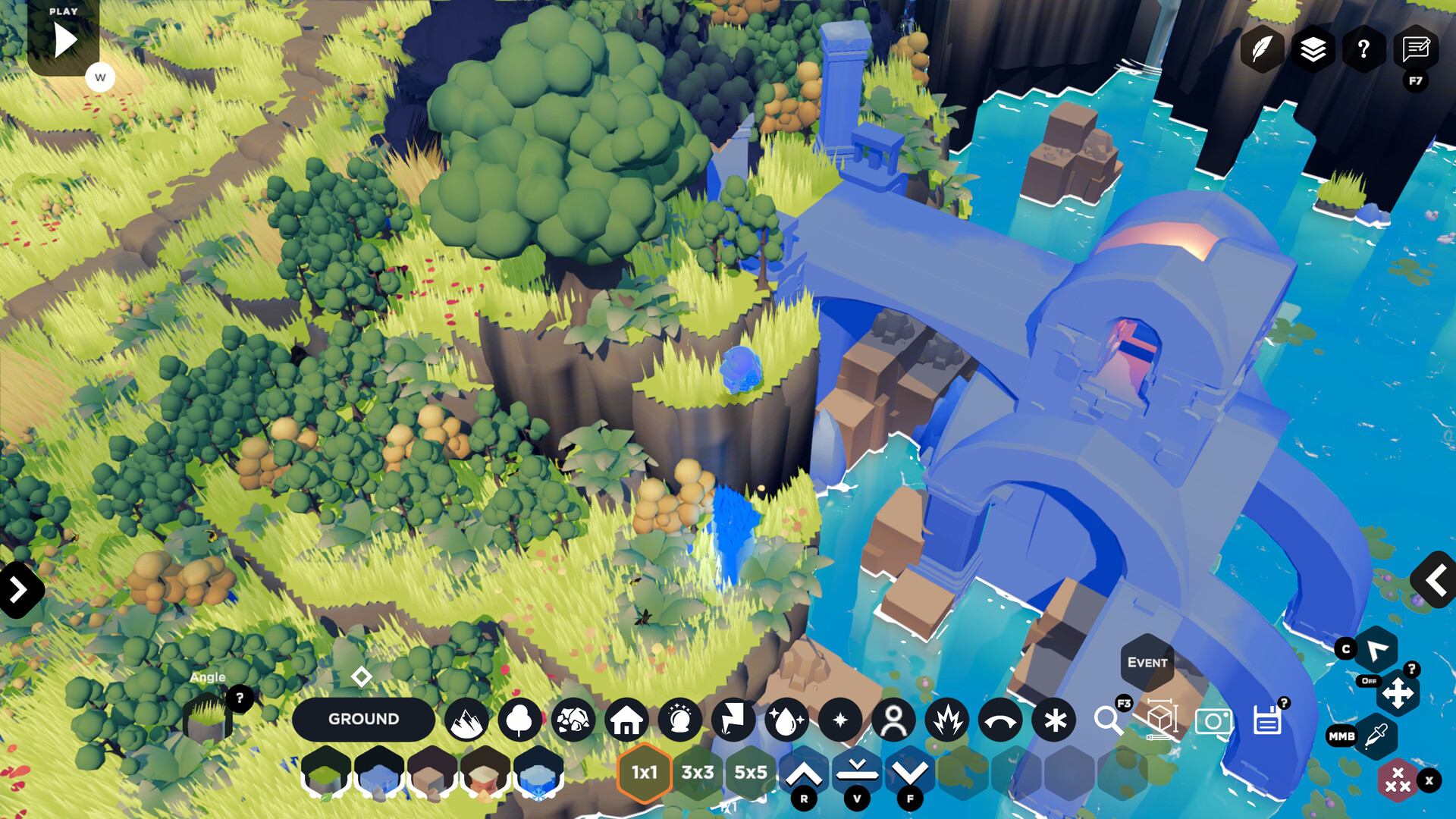Toggle the grid movement setting marked OFF

coord(1370,682)
